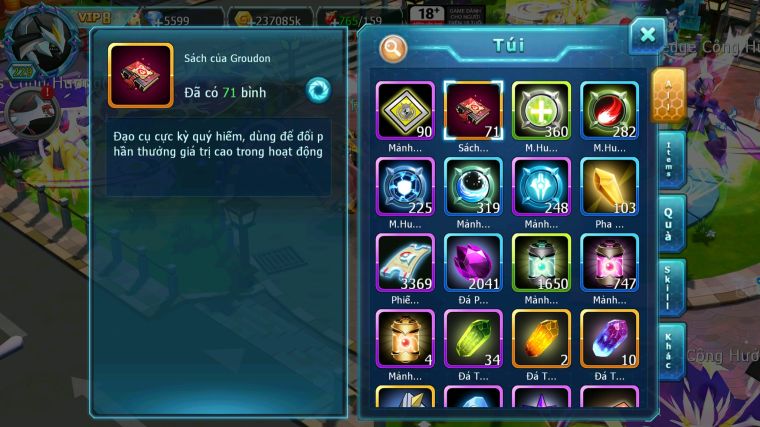Choose the green cross item with 360
This screenshot has height=427, width=760.
coord(541,110)
